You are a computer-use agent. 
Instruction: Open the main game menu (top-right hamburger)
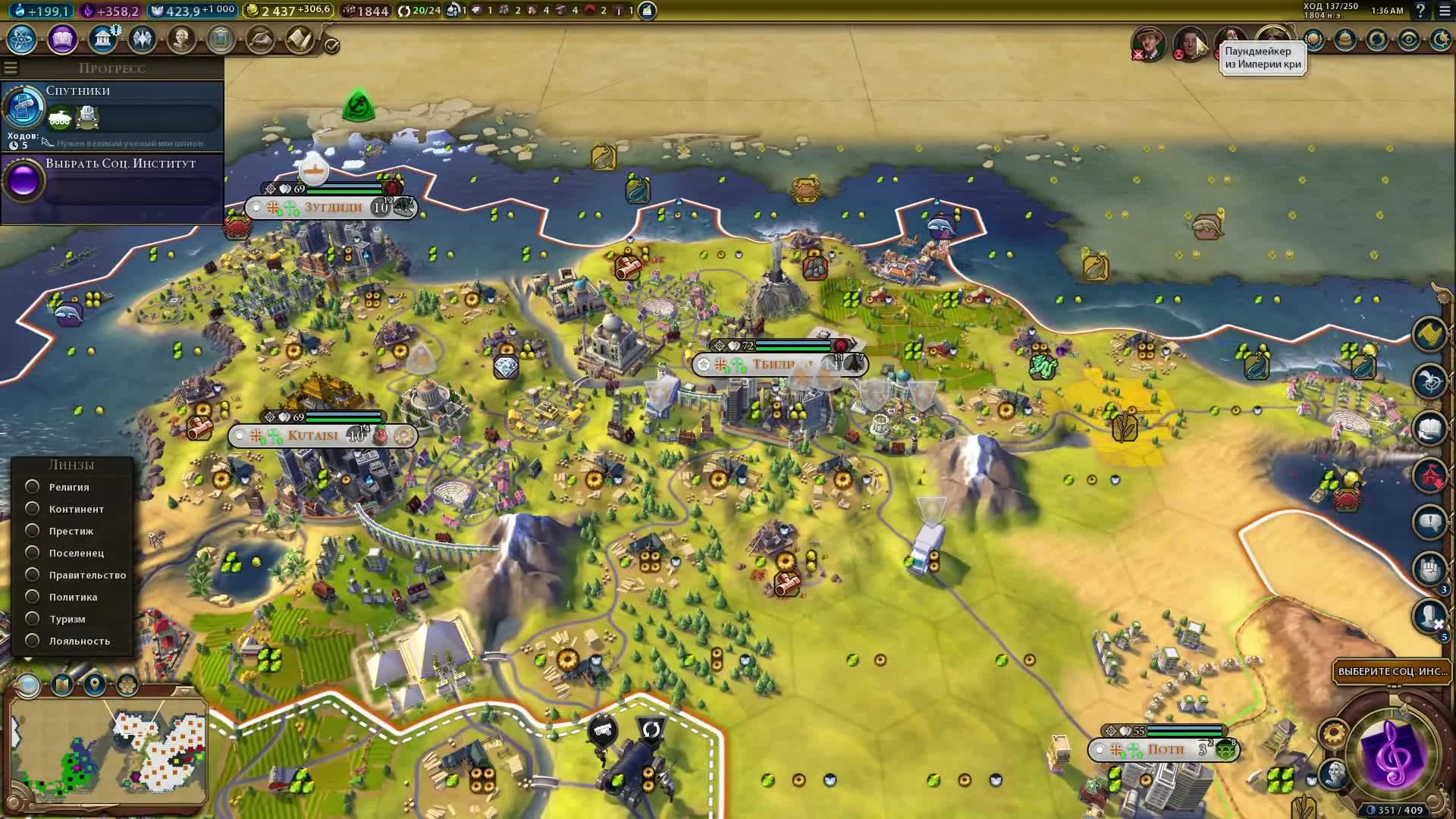[1445, 11]
